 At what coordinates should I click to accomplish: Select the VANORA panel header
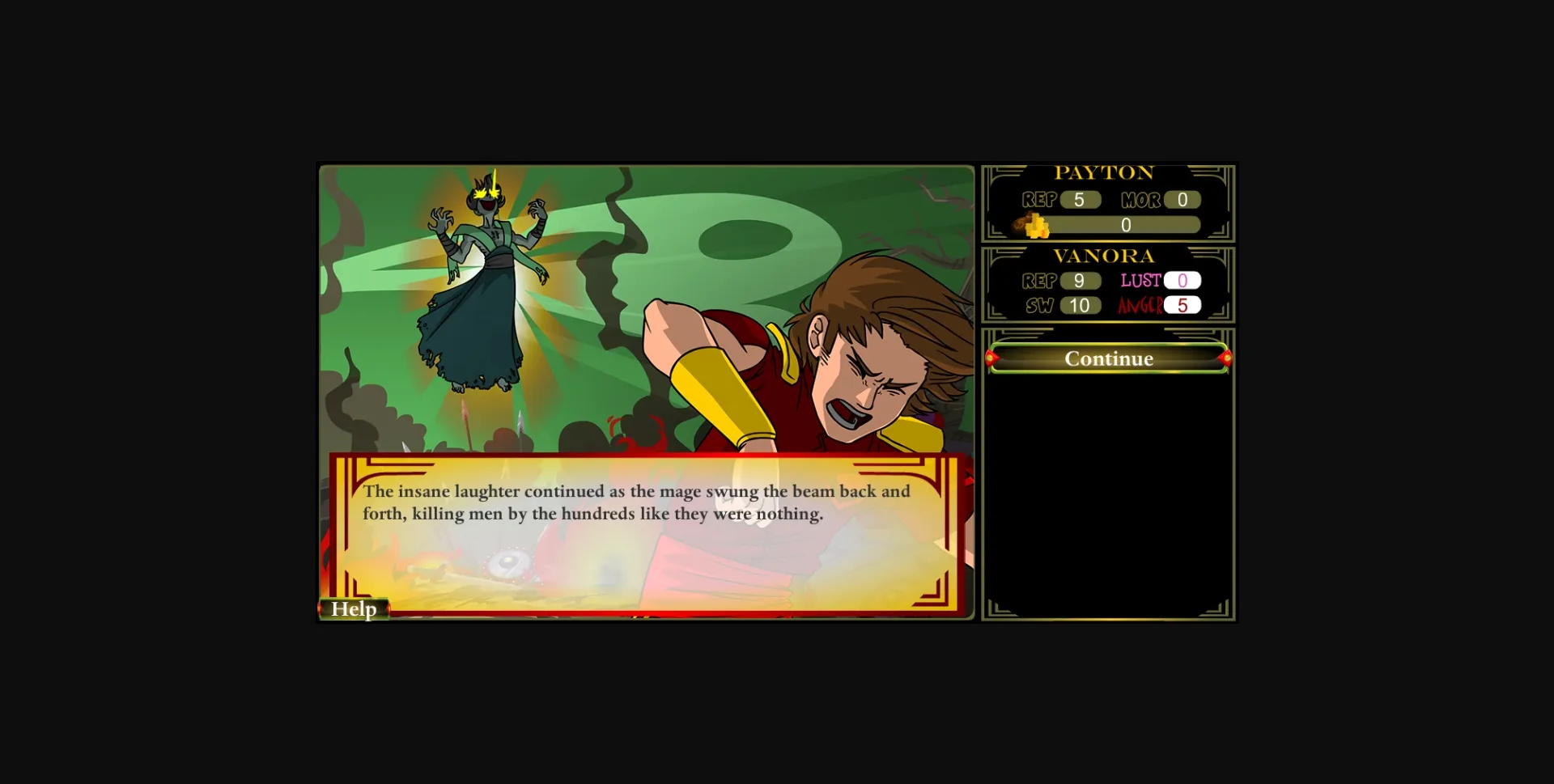point(1107,256)
